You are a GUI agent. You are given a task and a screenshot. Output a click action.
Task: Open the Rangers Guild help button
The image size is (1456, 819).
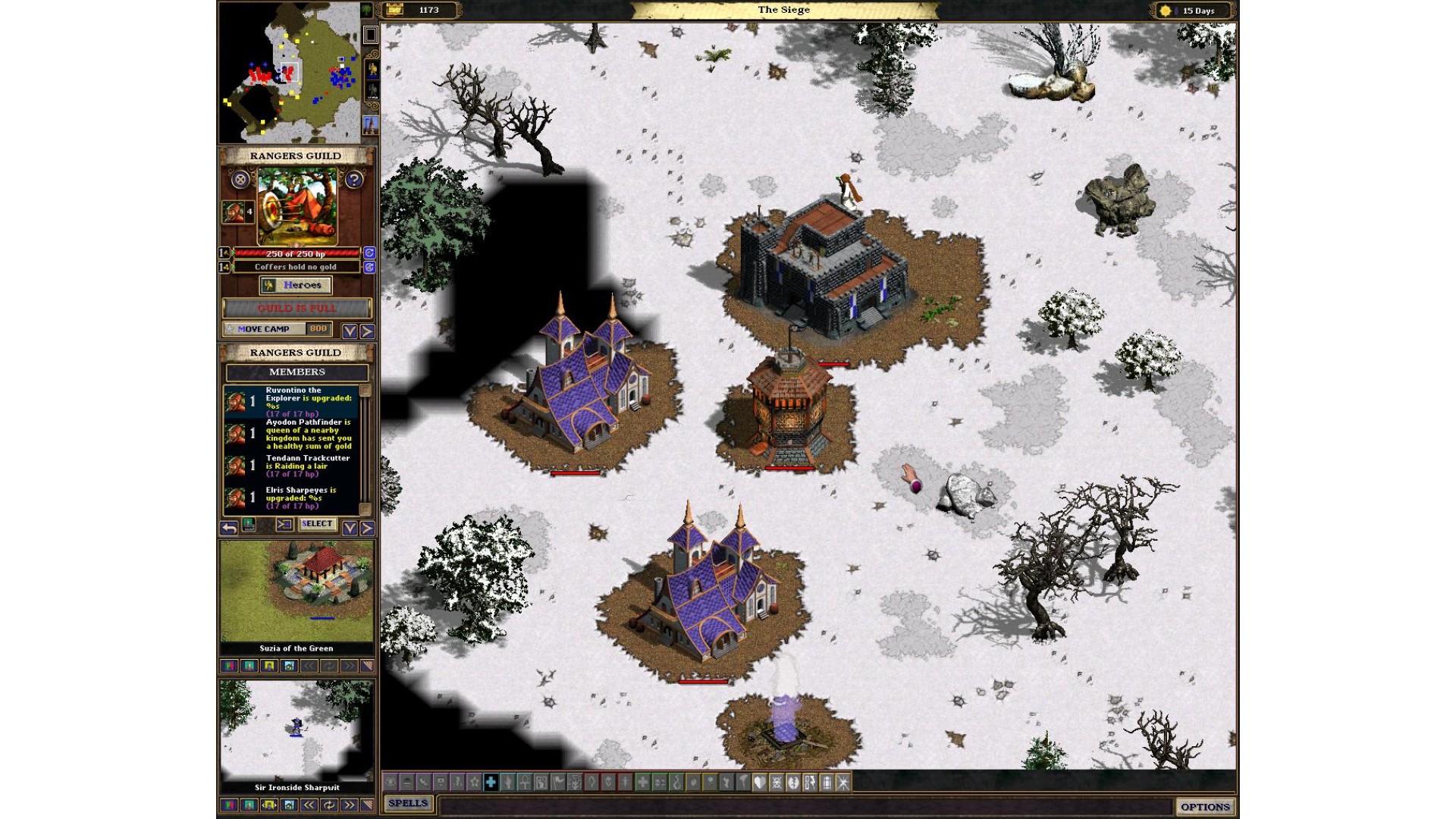click(x=353, y=180)
